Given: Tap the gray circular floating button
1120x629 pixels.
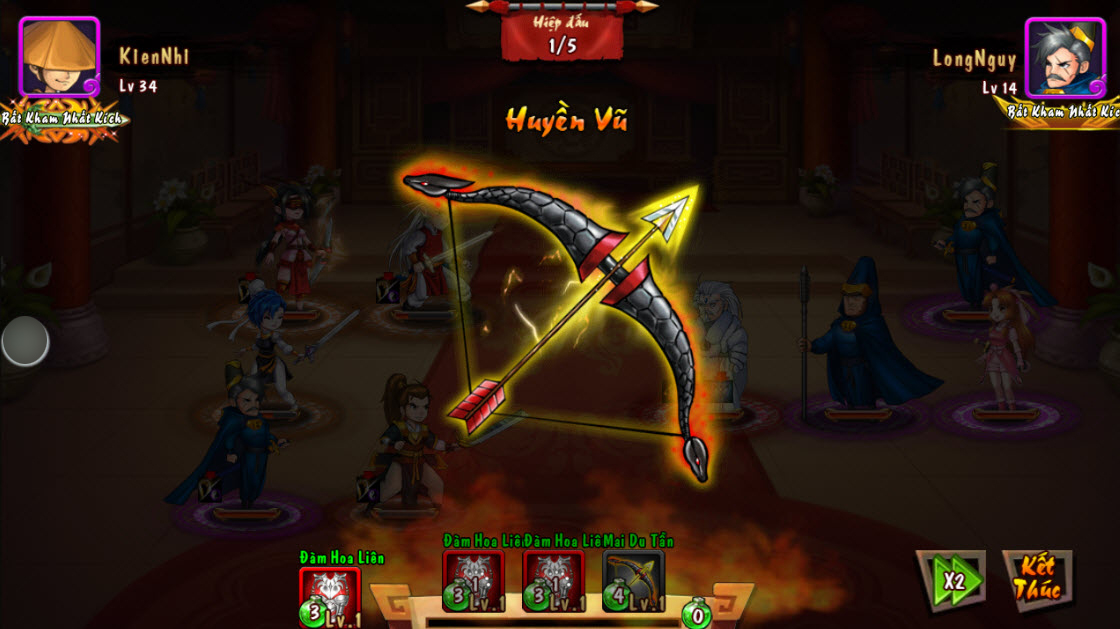Looking at the screenshot, I should click(25, 342).
